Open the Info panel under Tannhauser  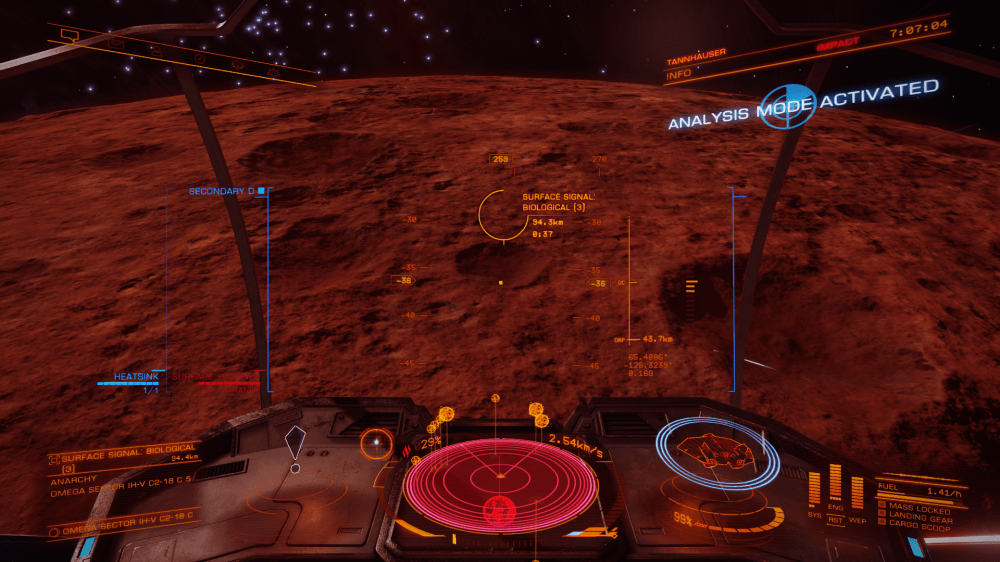tap(680, 72)
